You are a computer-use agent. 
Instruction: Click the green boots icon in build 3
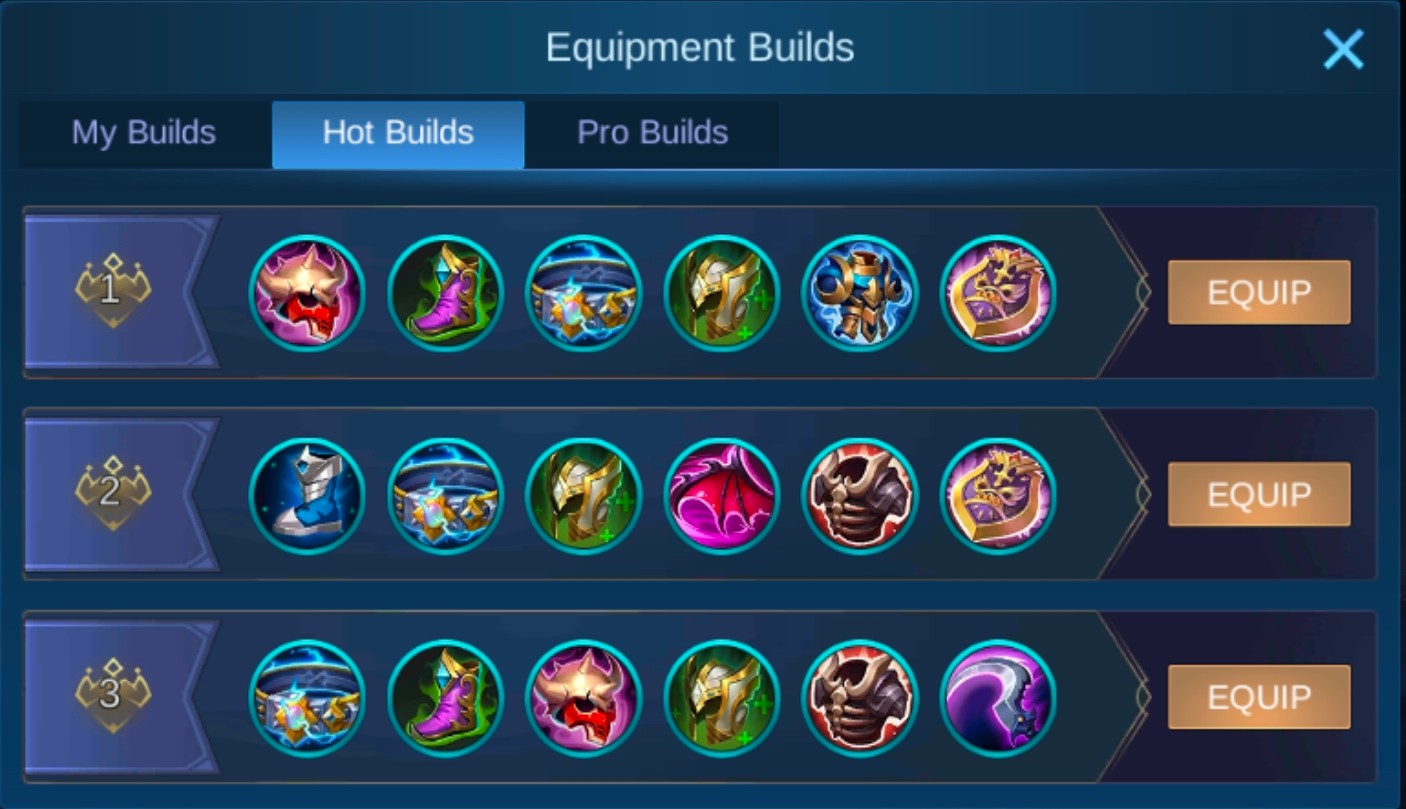(445, 697)
